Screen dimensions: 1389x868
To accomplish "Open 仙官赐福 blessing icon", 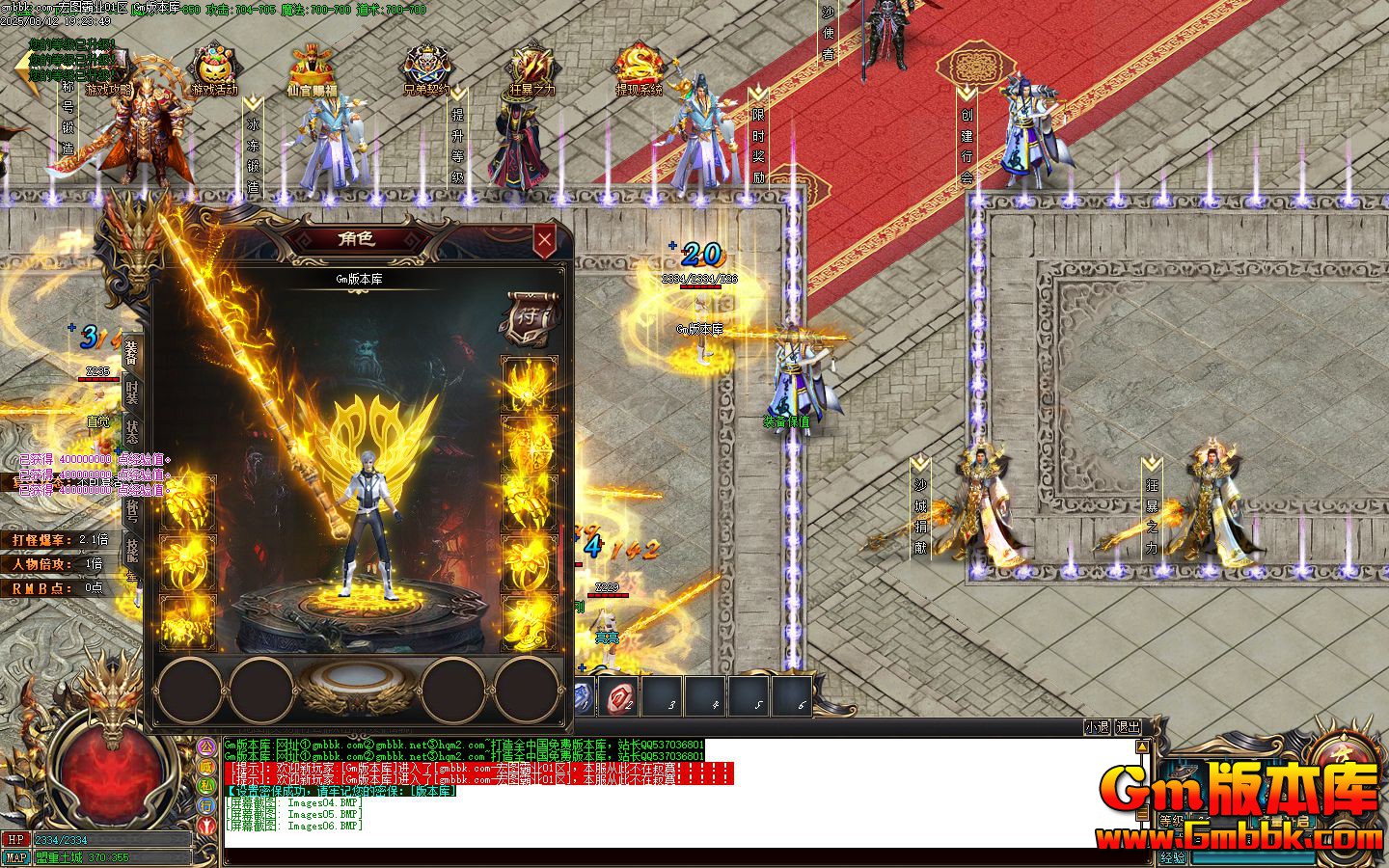I will point(310,67).
